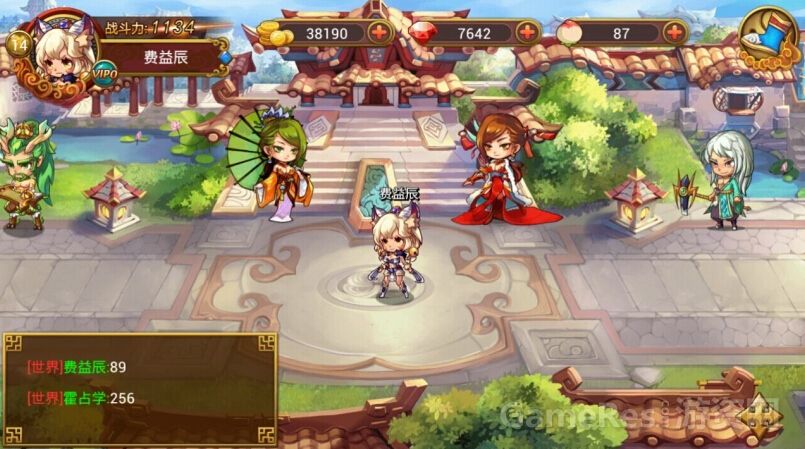
Task: Open the blue scroll icon menu
Action: point(769,36)
